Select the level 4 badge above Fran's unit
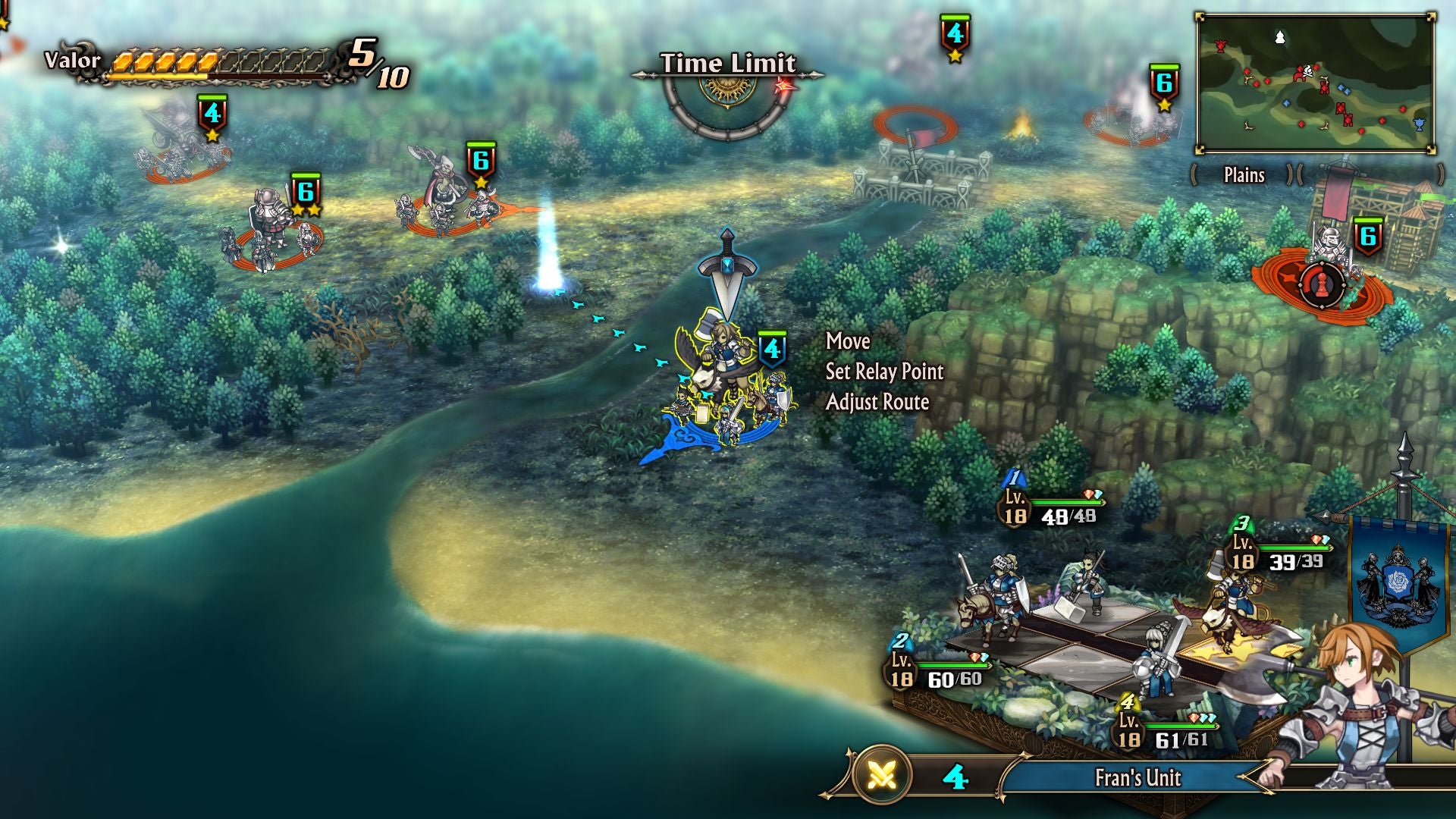 [771, 347]
